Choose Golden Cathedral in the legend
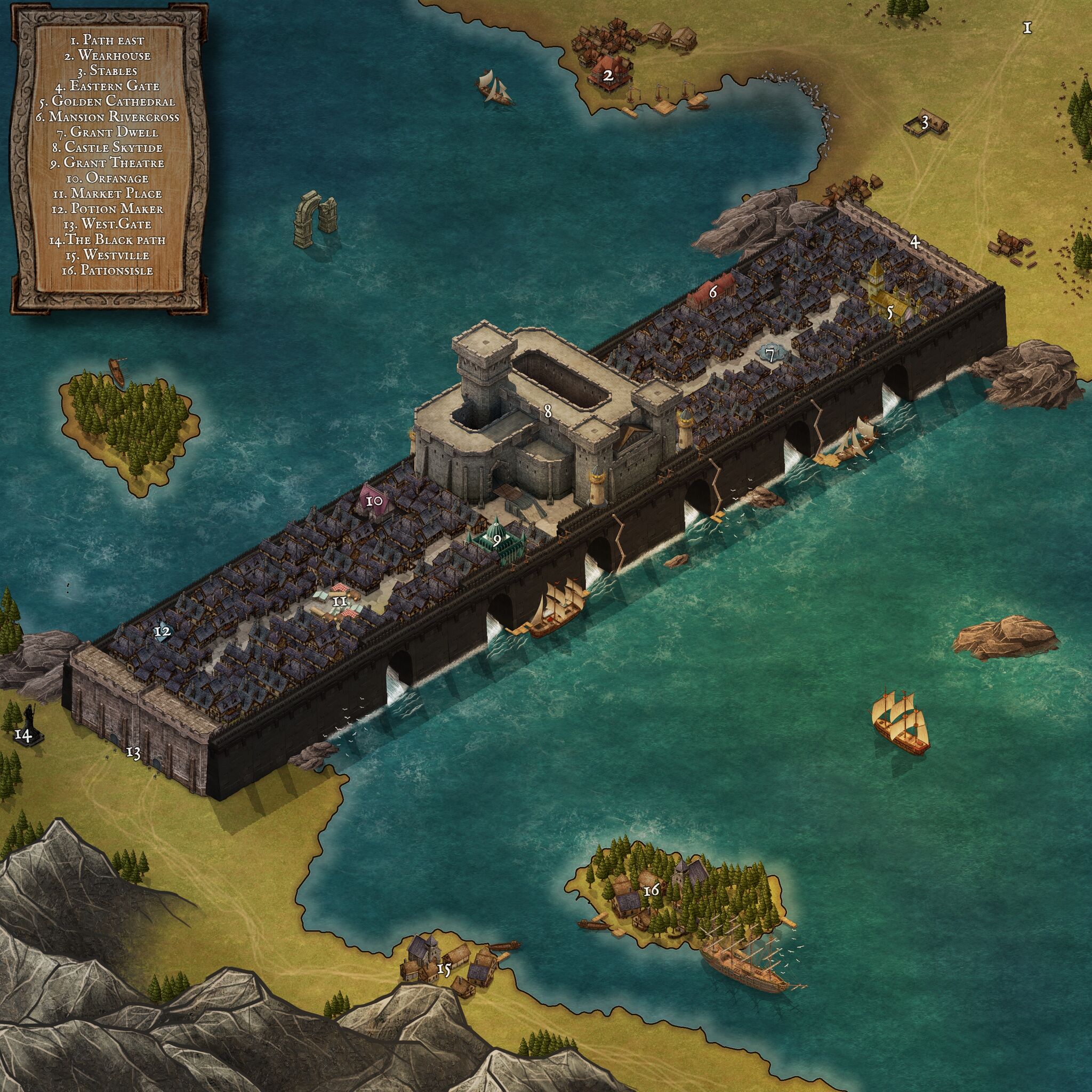This screenshot has width=1092, height=1092. [113, 102]
